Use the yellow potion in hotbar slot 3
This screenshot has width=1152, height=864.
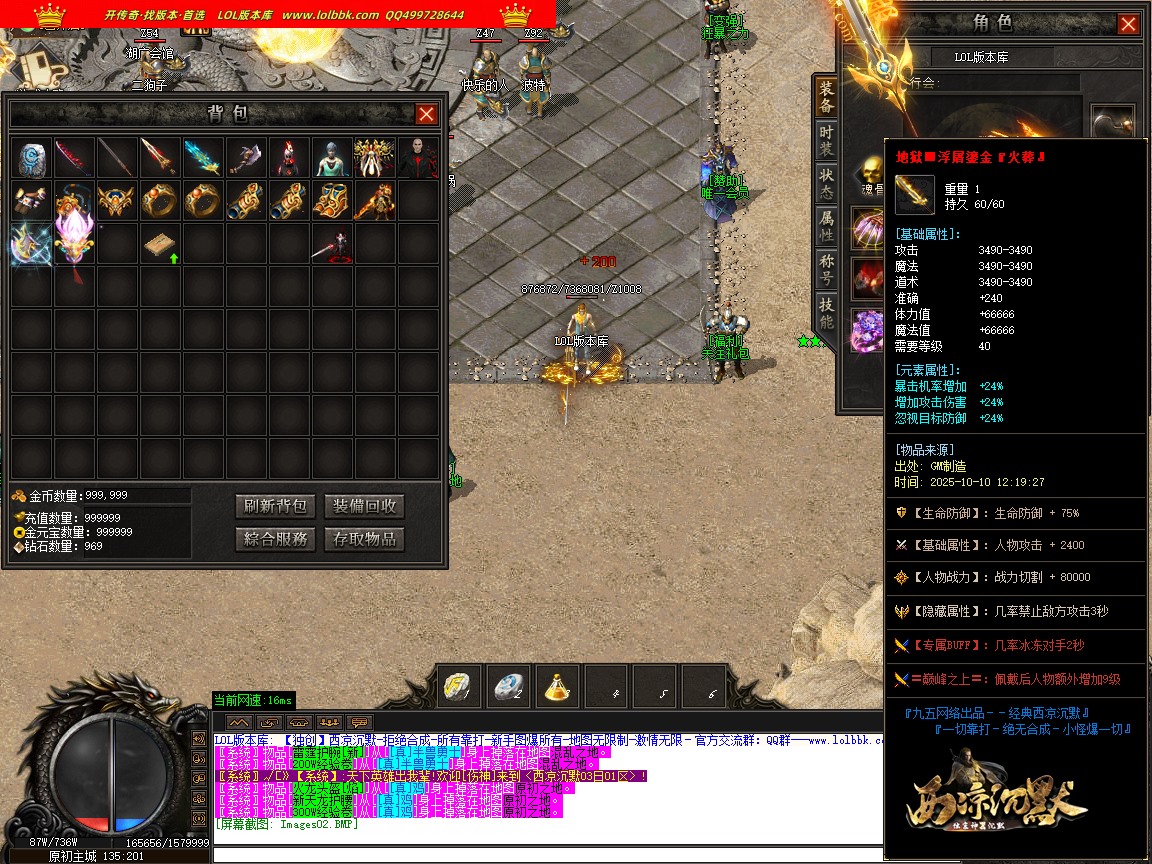[558, 686]
